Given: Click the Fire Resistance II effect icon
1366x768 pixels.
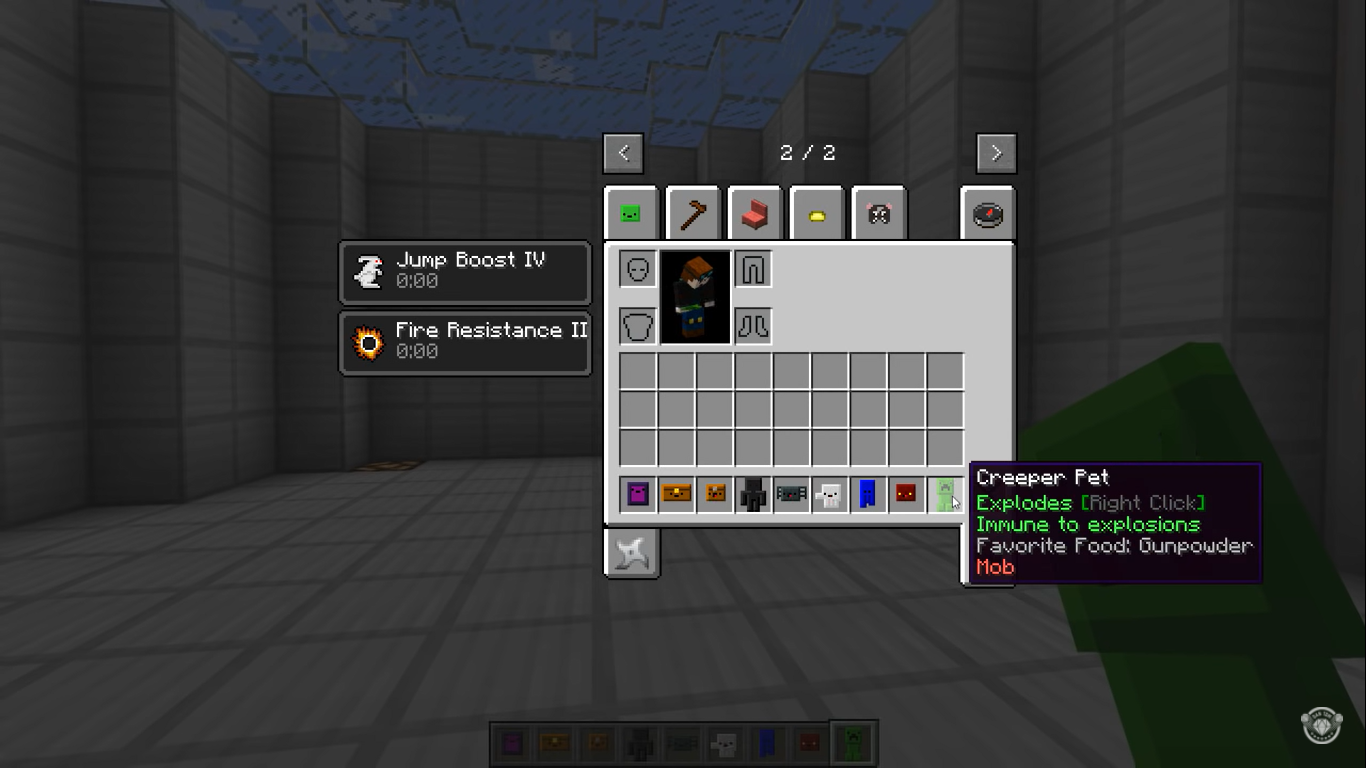Looking at the screenshot, I should pyautogui.click(x=368, y=342).
